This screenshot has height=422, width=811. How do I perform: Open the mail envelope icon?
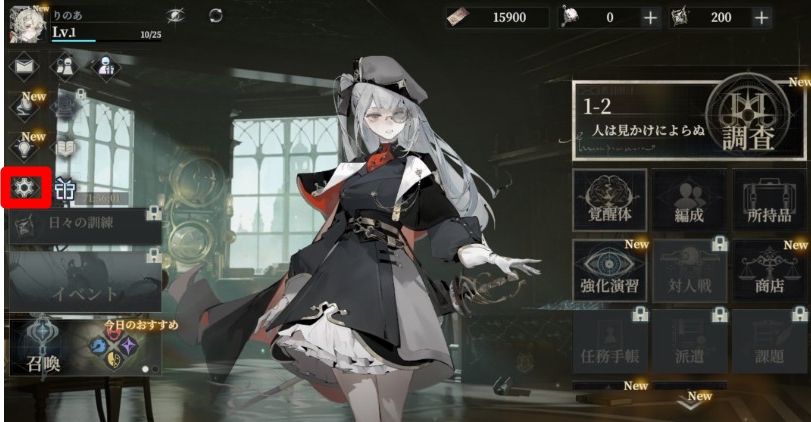pyautogui.click(x=26, y=67)
